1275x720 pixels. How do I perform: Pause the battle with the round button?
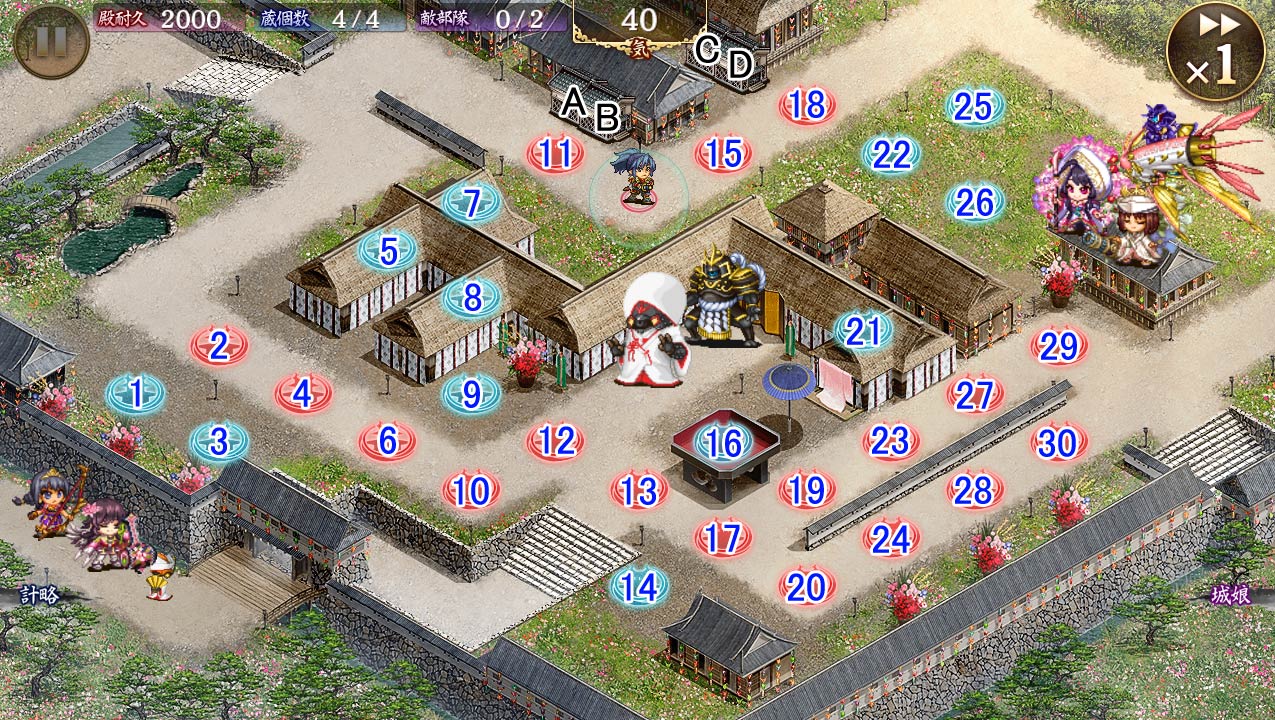tap(51, 41)
